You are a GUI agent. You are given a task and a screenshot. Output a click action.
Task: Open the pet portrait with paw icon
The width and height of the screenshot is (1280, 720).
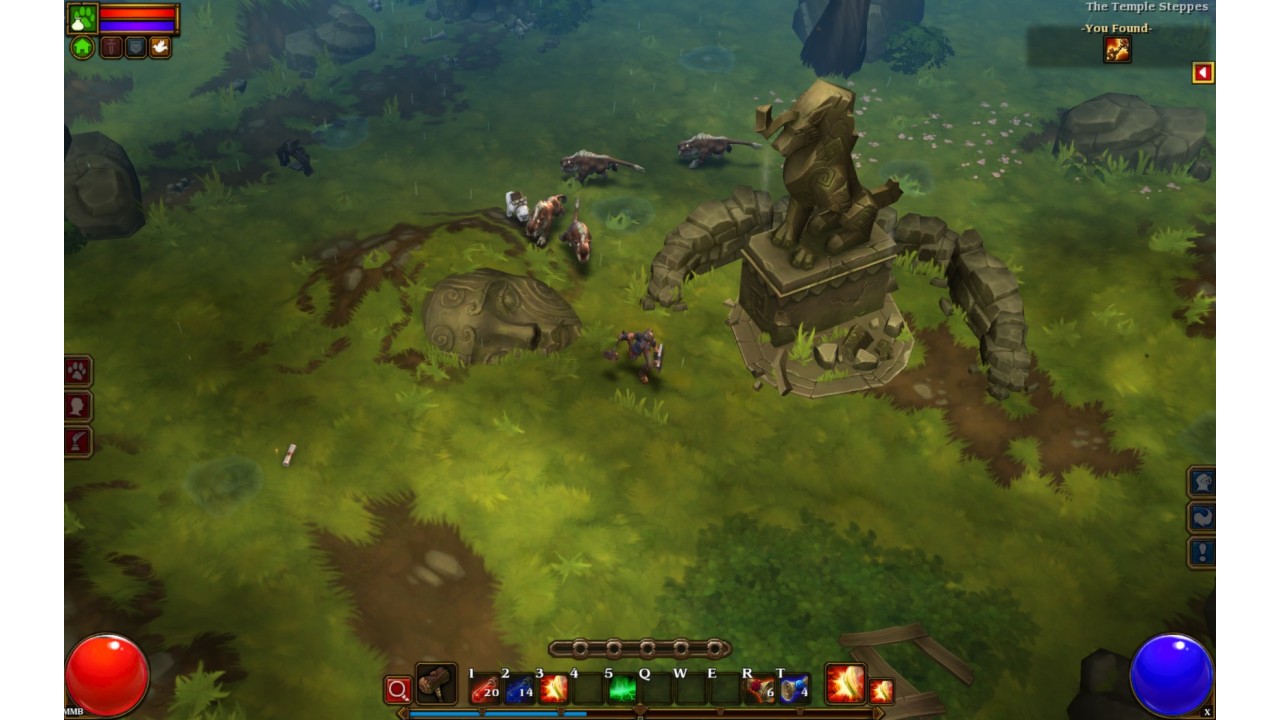(82, 18)
